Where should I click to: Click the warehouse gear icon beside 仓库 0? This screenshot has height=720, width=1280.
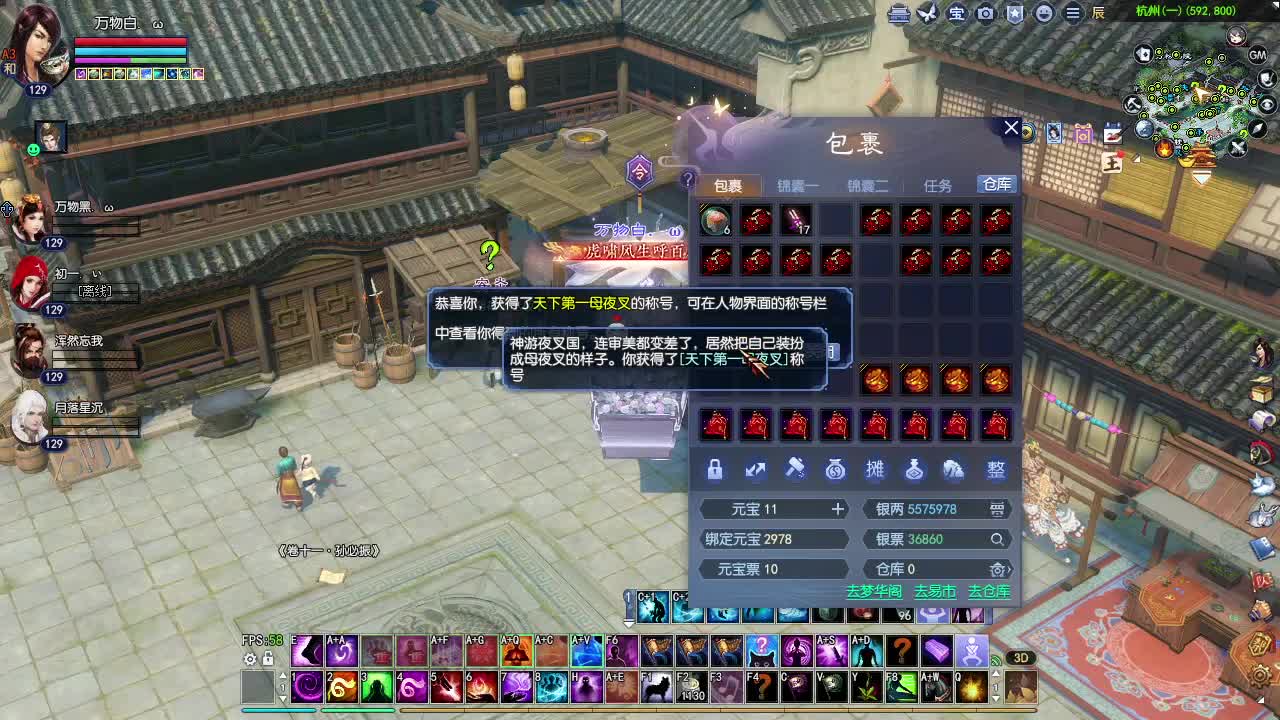[997, 569]
